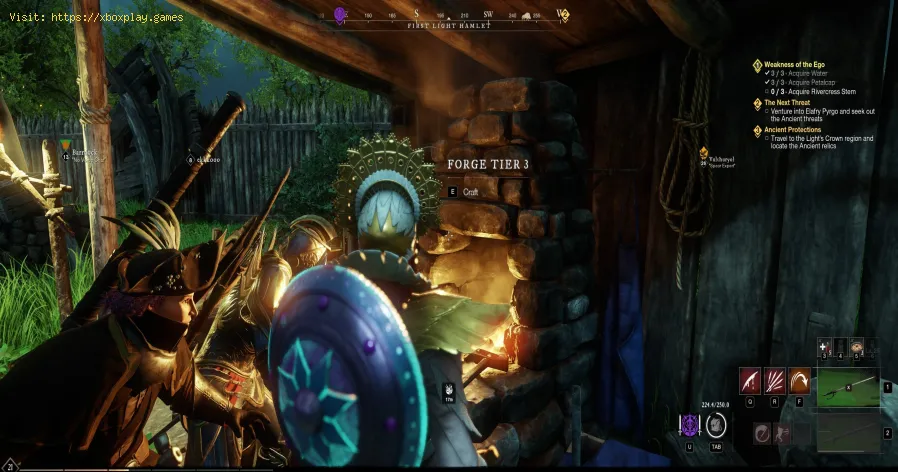The image size is (898, 472).
Task: Select the dimmed circular swirl ability icon
Action: coord(763,431)
